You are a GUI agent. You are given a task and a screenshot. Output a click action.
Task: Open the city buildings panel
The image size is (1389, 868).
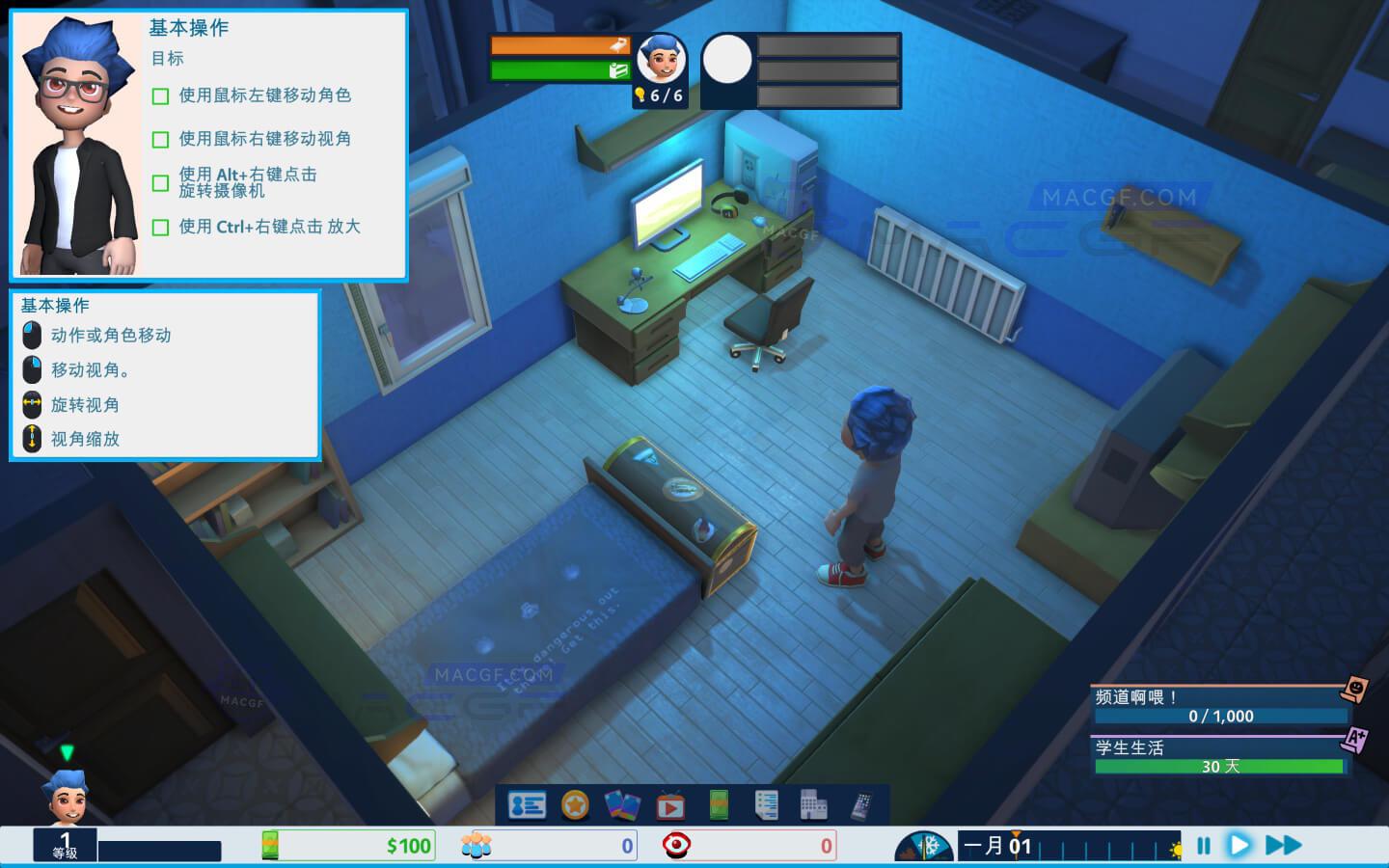[x=813, y=803]
